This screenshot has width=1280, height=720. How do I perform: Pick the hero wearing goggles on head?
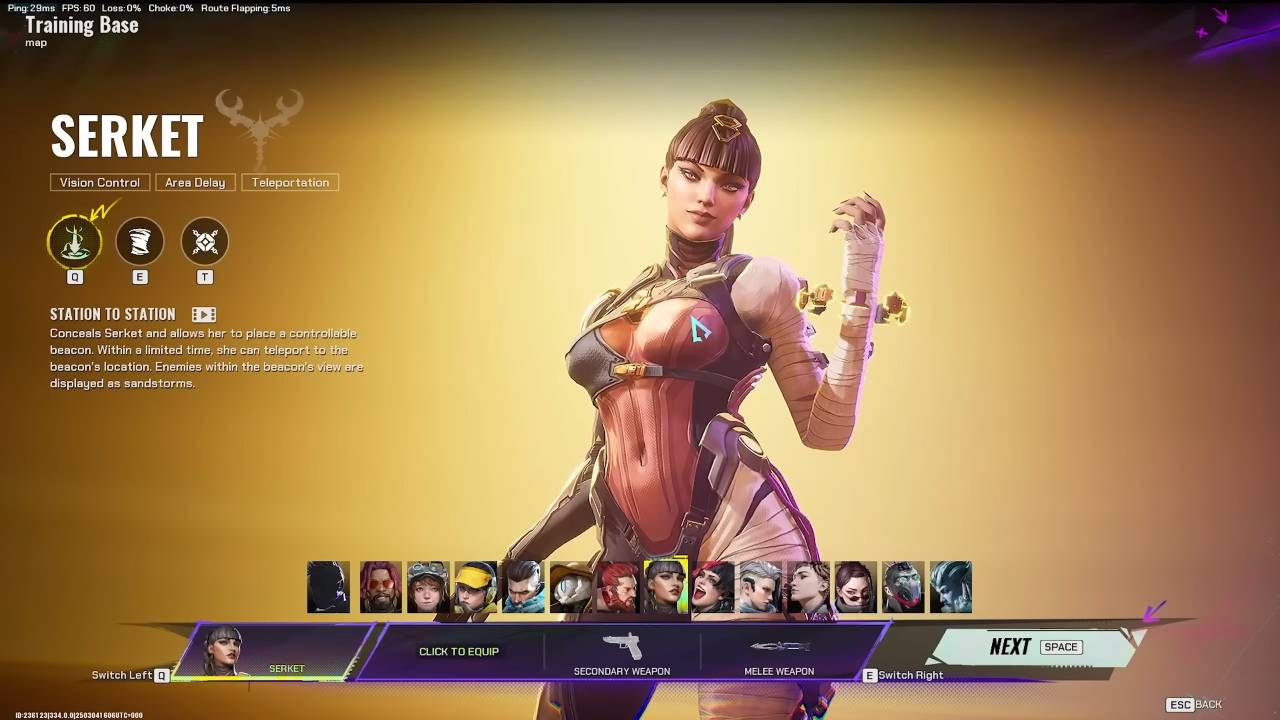point(428,587)
